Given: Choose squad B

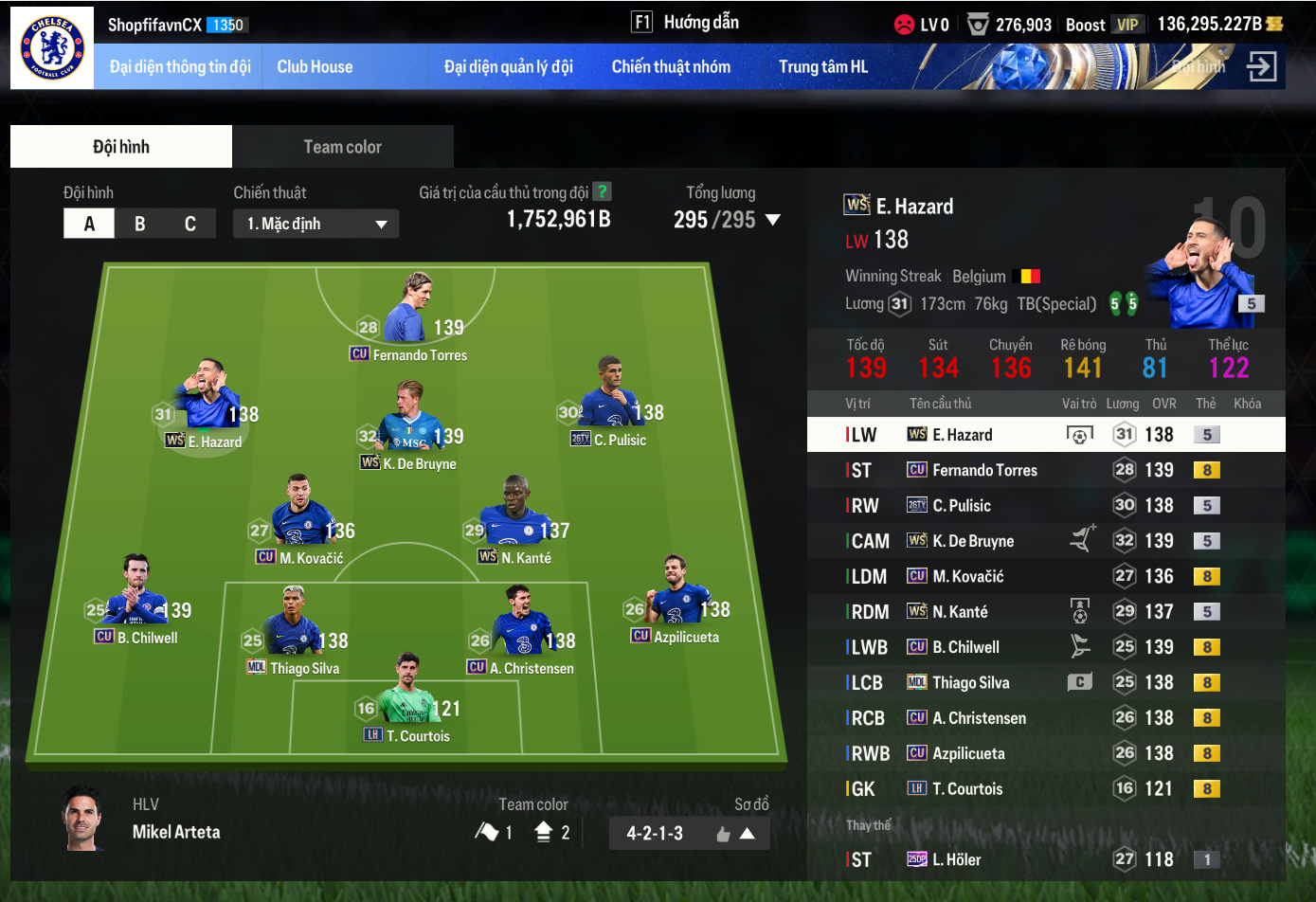Looking at the screenshot, I should [140, 224].
